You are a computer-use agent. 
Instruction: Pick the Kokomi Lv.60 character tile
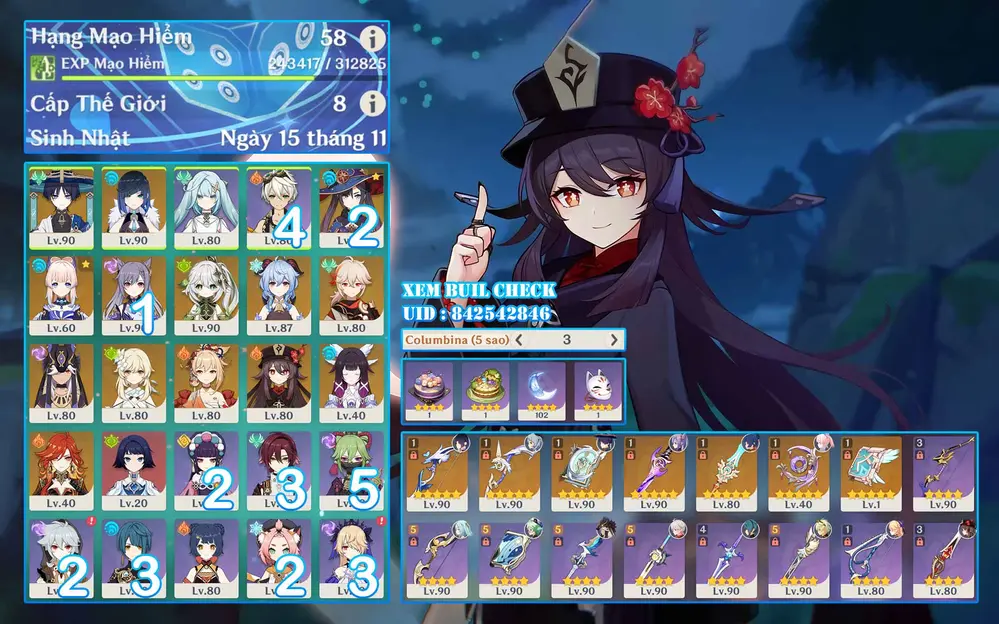62,297
